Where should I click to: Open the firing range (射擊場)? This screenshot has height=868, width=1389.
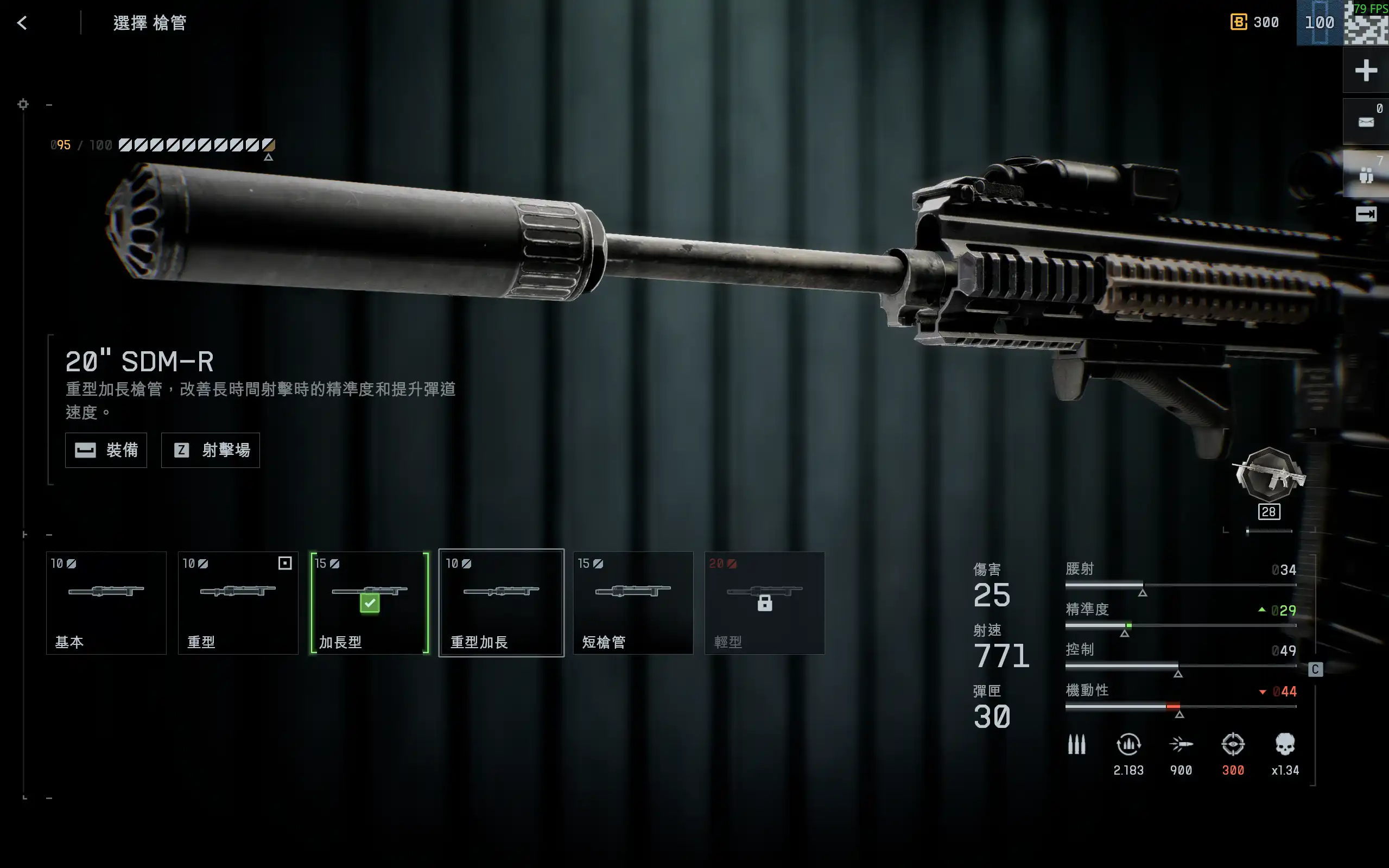(x=211, y=450)
